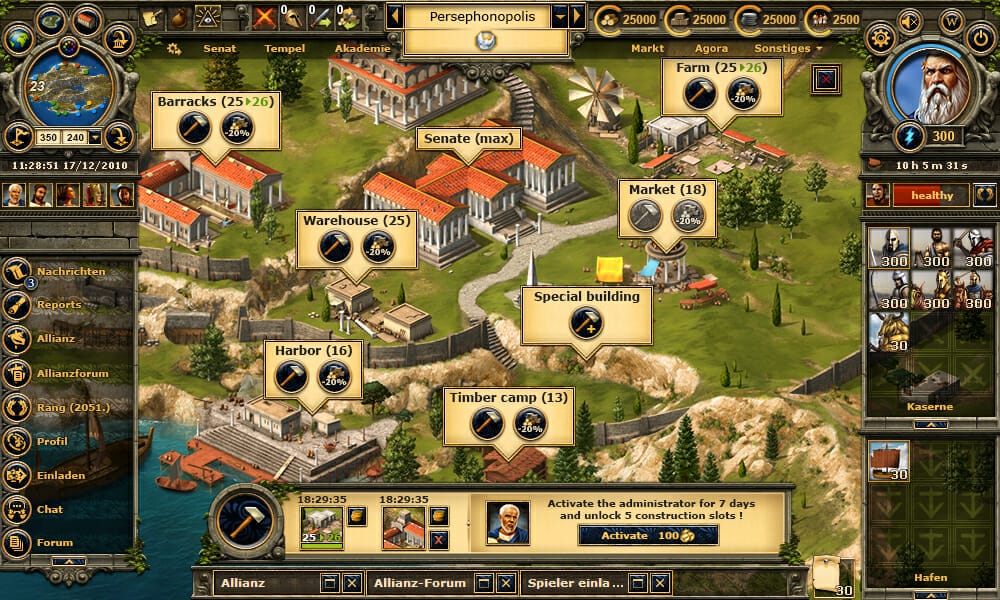Screen dimensions: 1000x600
Task: Open Nachrichten messages
Action: coord(70,272)
